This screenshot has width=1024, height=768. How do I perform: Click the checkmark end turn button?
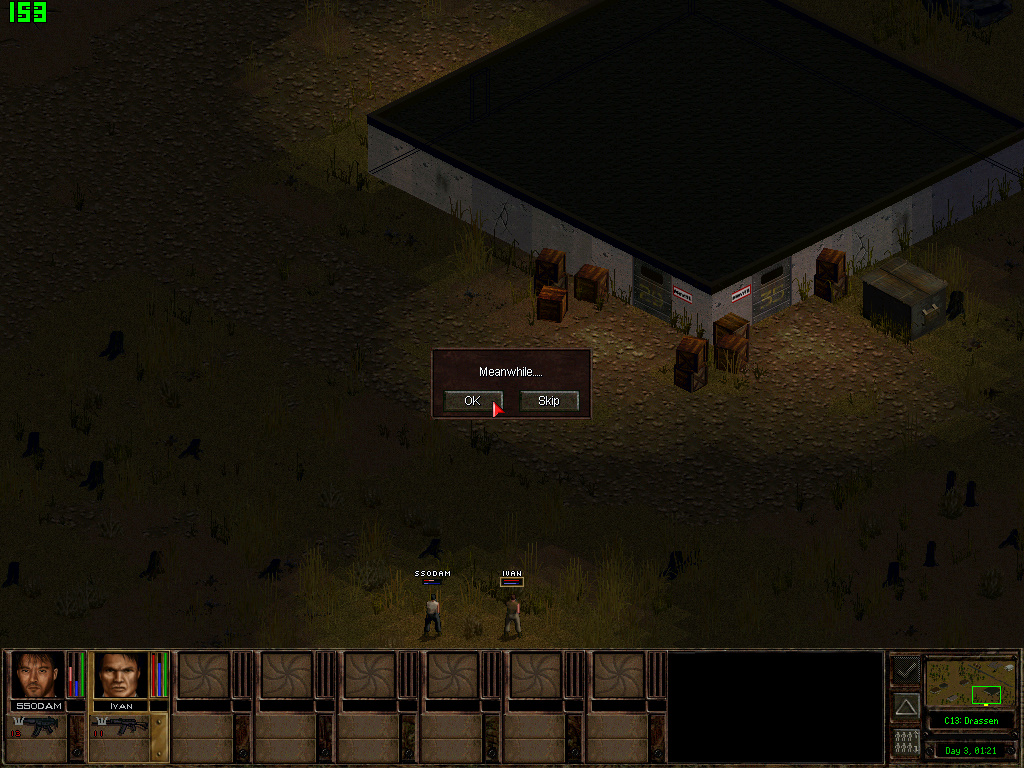tap(905, 669)
